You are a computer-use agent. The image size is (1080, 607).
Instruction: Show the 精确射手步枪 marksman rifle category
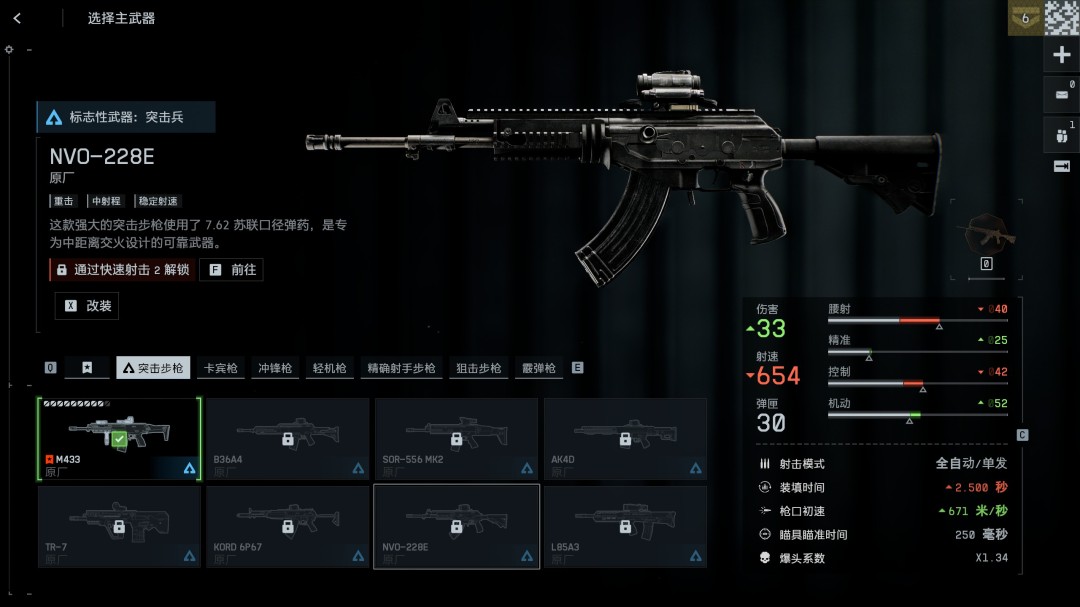pyautogui.click(x=401, y=368)
